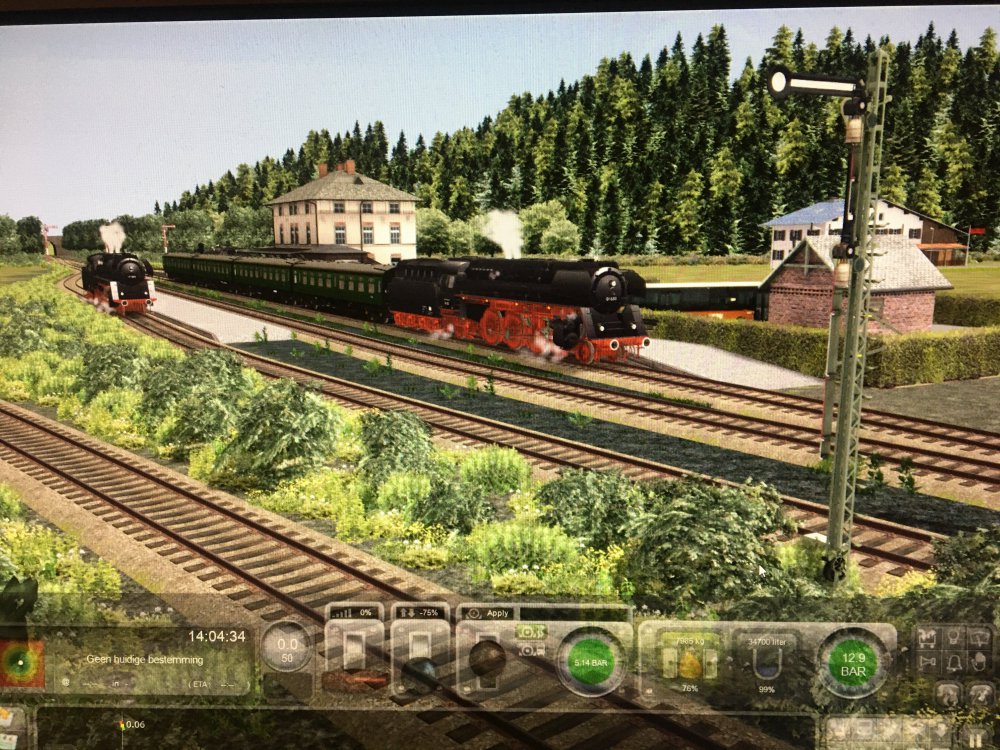The image size is (1000, 750).
Task: Open the circular radar icon beside destination panel
Action: point(21,663)
